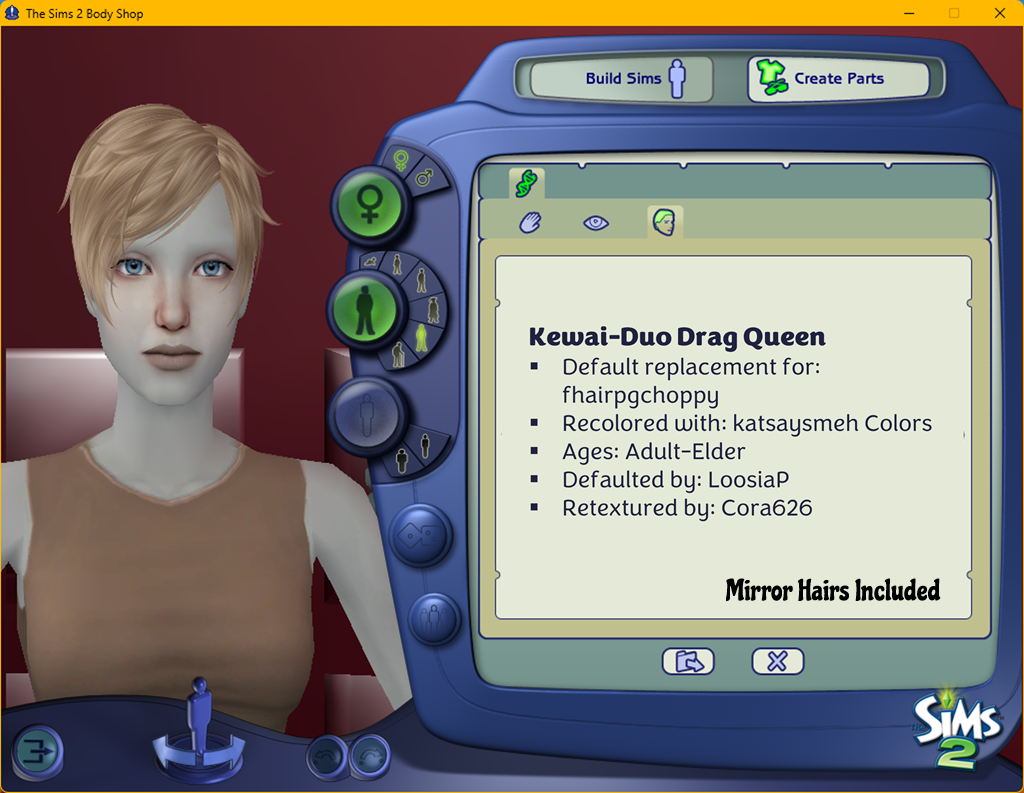Close the Body Shop window

(x=999, y=13)
